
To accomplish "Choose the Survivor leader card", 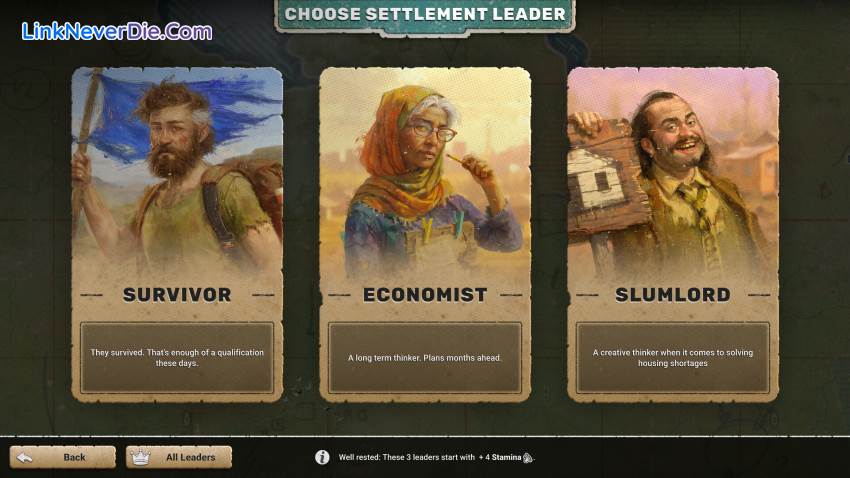I will click(177, 235).
